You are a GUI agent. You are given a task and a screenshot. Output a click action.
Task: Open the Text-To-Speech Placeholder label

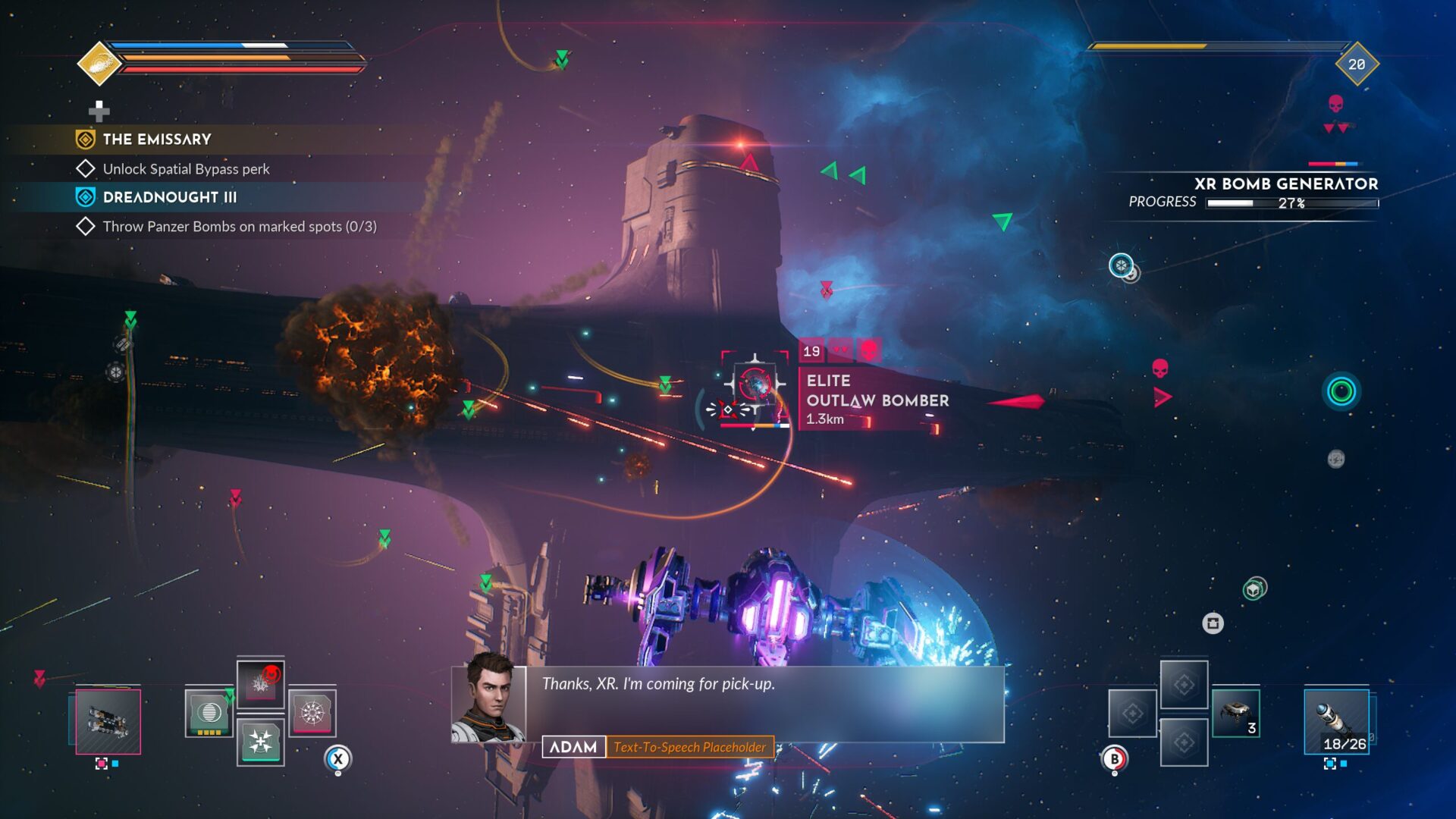pos(691,747)
